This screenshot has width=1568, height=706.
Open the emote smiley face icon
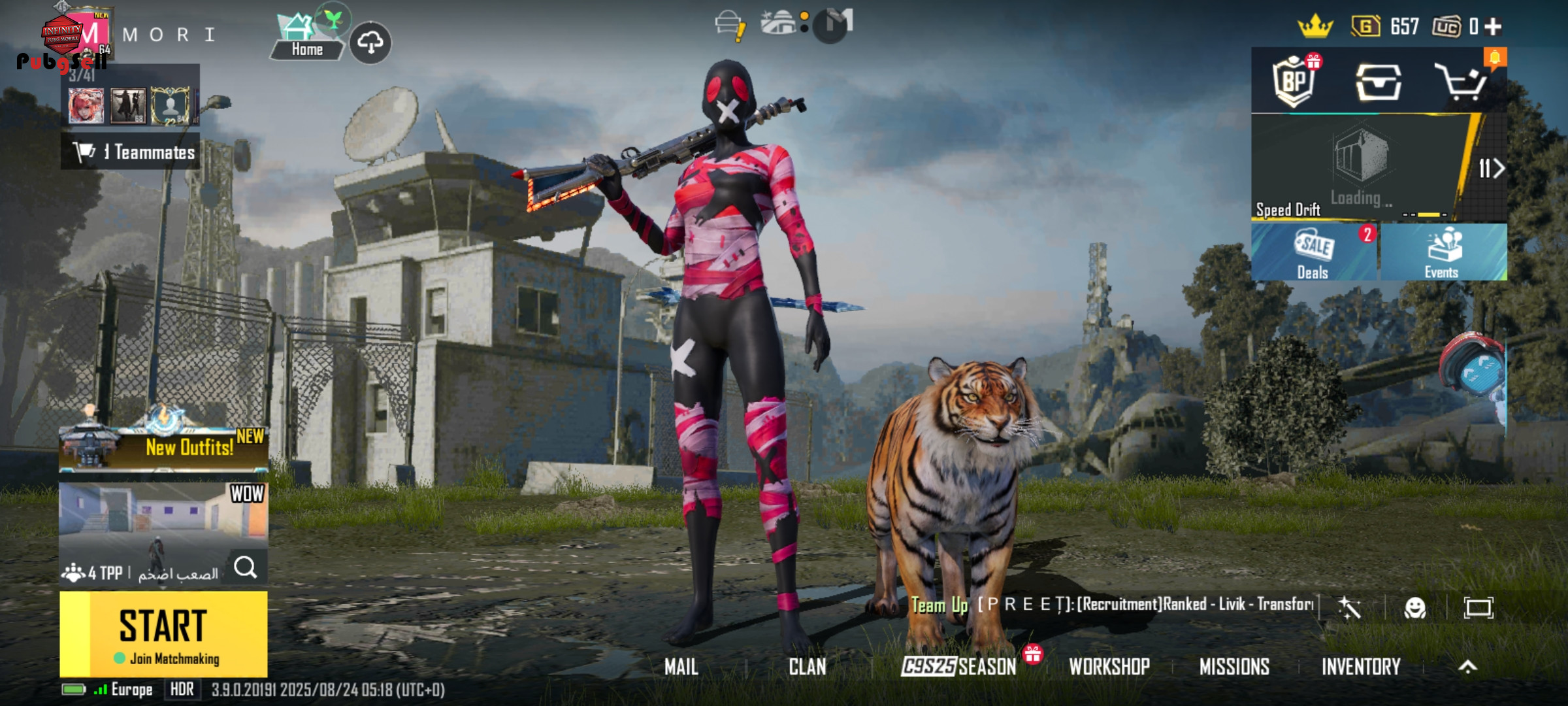pos(1414,608)
